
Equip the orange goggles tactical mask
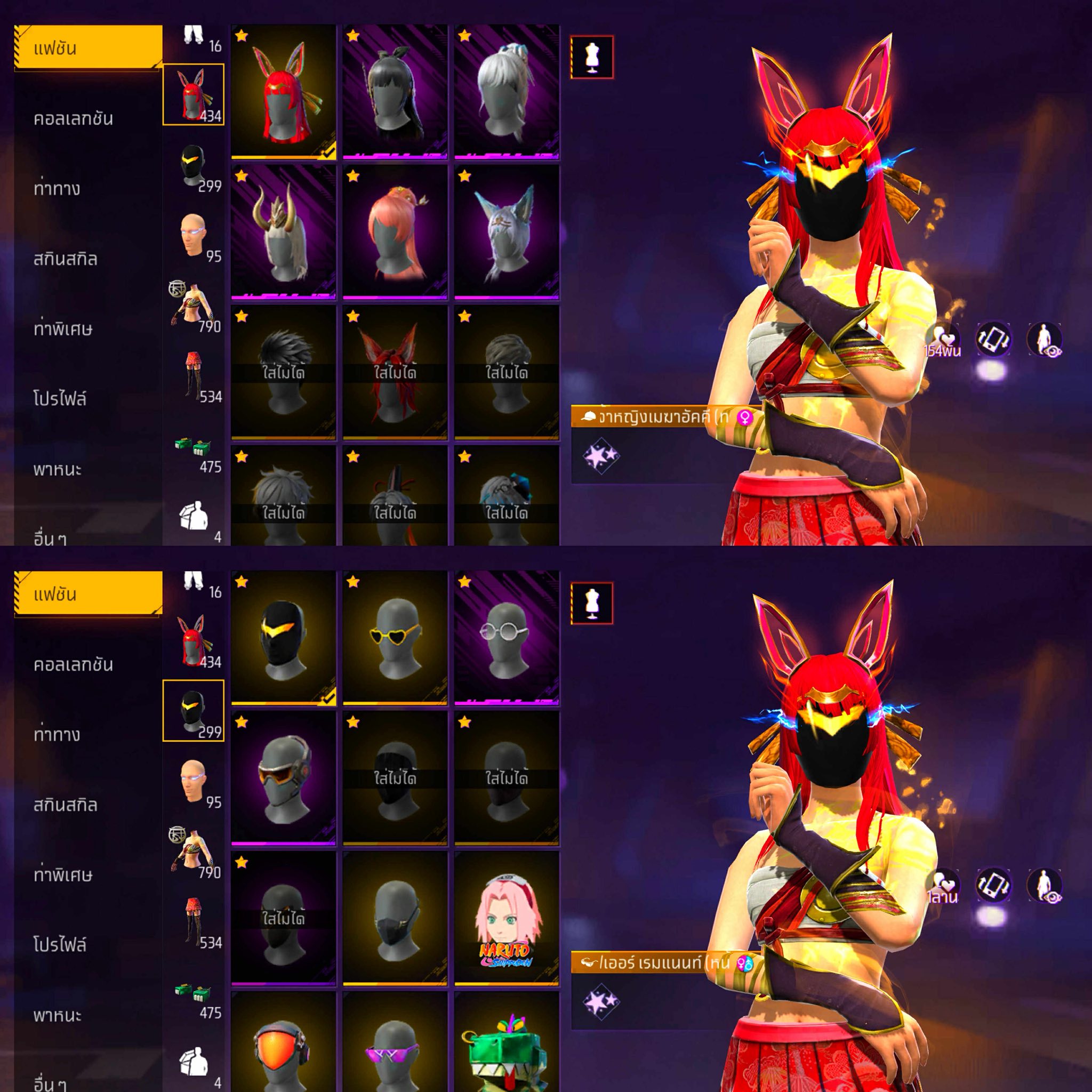point(283,778)
